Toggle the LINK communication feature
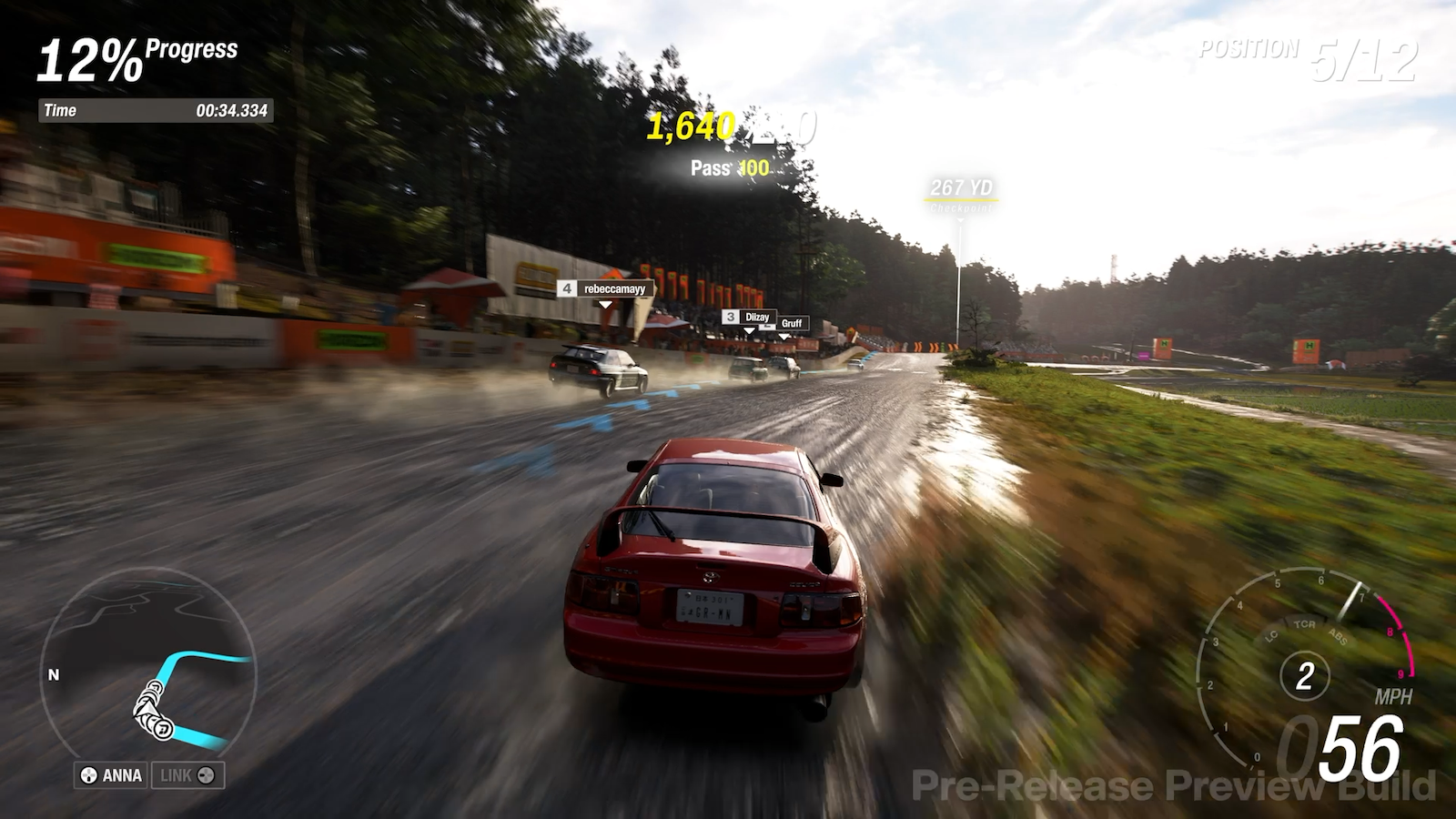Image resolution: width=1456 pixels, height=819 pixels. [187, 776]
